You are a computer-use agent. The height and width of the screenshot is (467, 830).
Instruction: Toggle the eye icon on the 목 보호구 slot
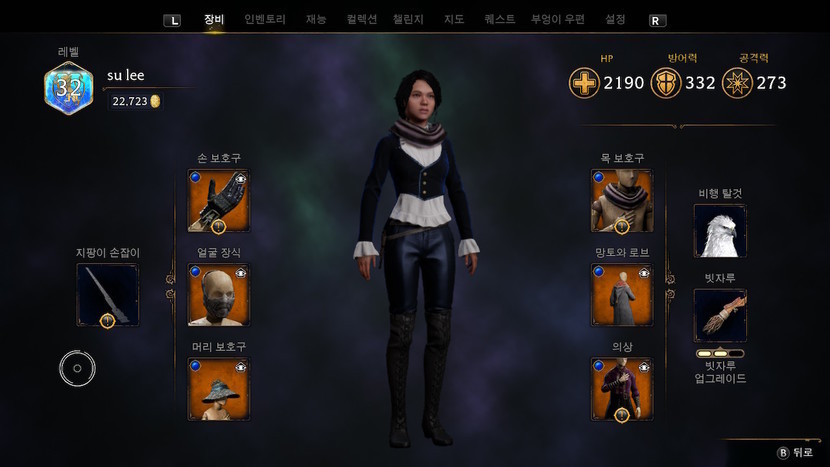644,179
